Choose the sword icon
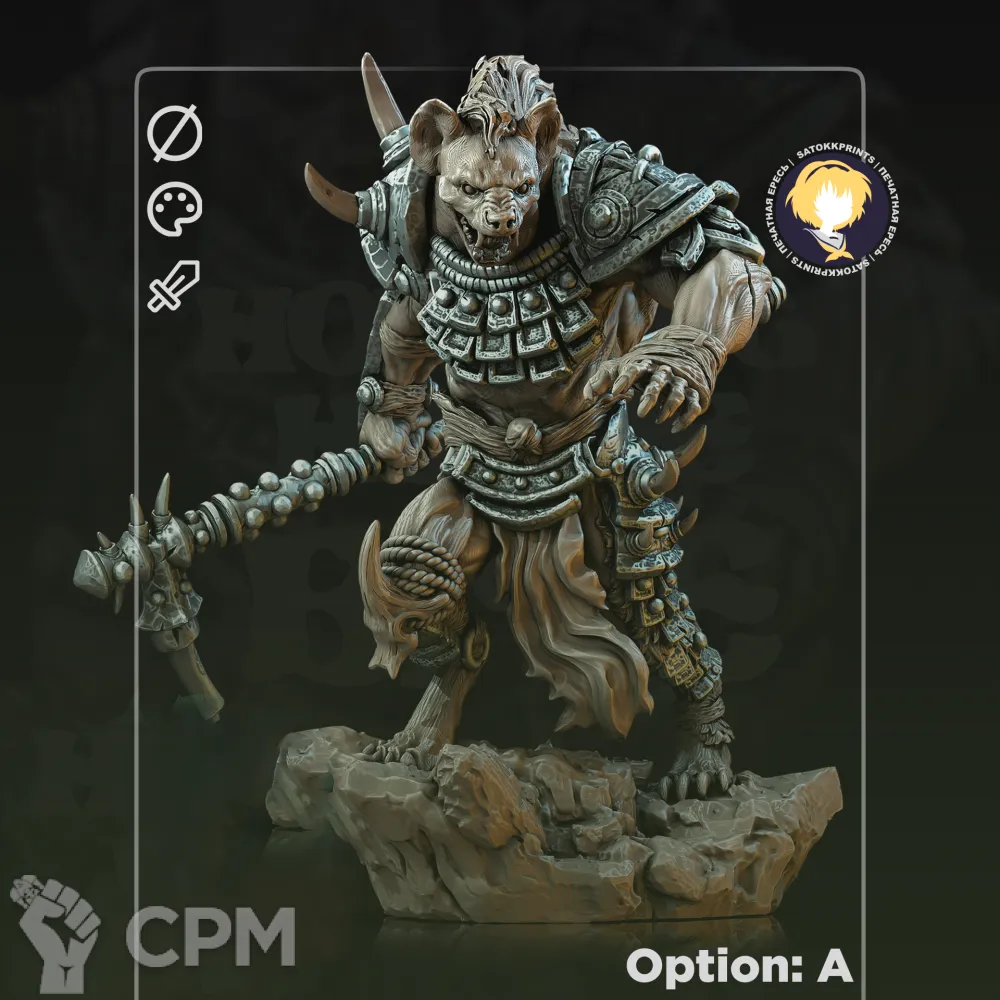Viewport: 1000px width, 1000px height. point(174,285)
